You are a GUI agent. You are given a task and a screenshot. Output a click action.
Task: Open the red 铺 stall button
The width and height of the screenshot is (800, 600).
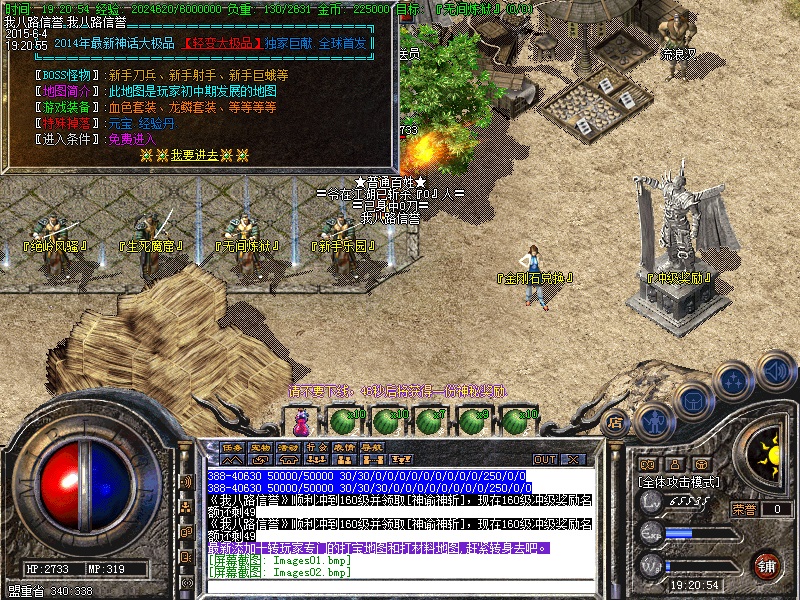[x=767, y=565]
